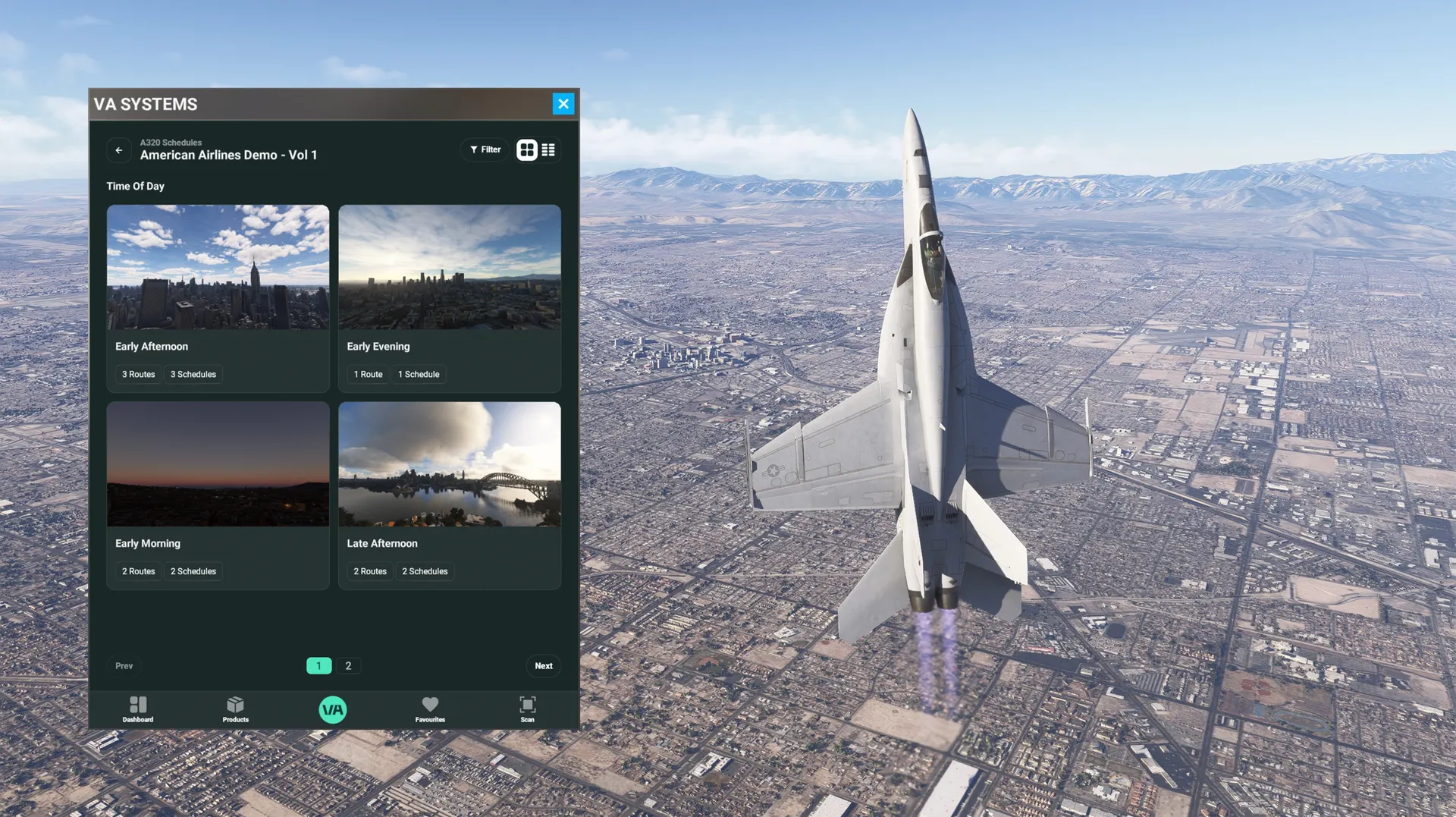Show the Favourites tab
This screenshot has height=817, width=1456.
point(430,709)
